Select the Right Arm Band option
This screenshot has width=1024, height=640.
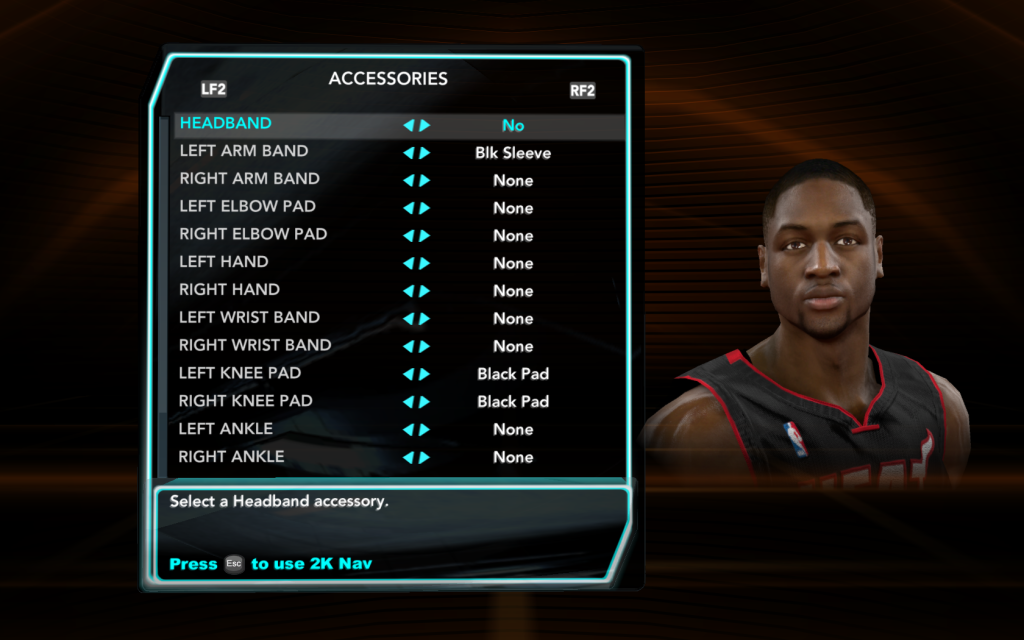[249, 179]
